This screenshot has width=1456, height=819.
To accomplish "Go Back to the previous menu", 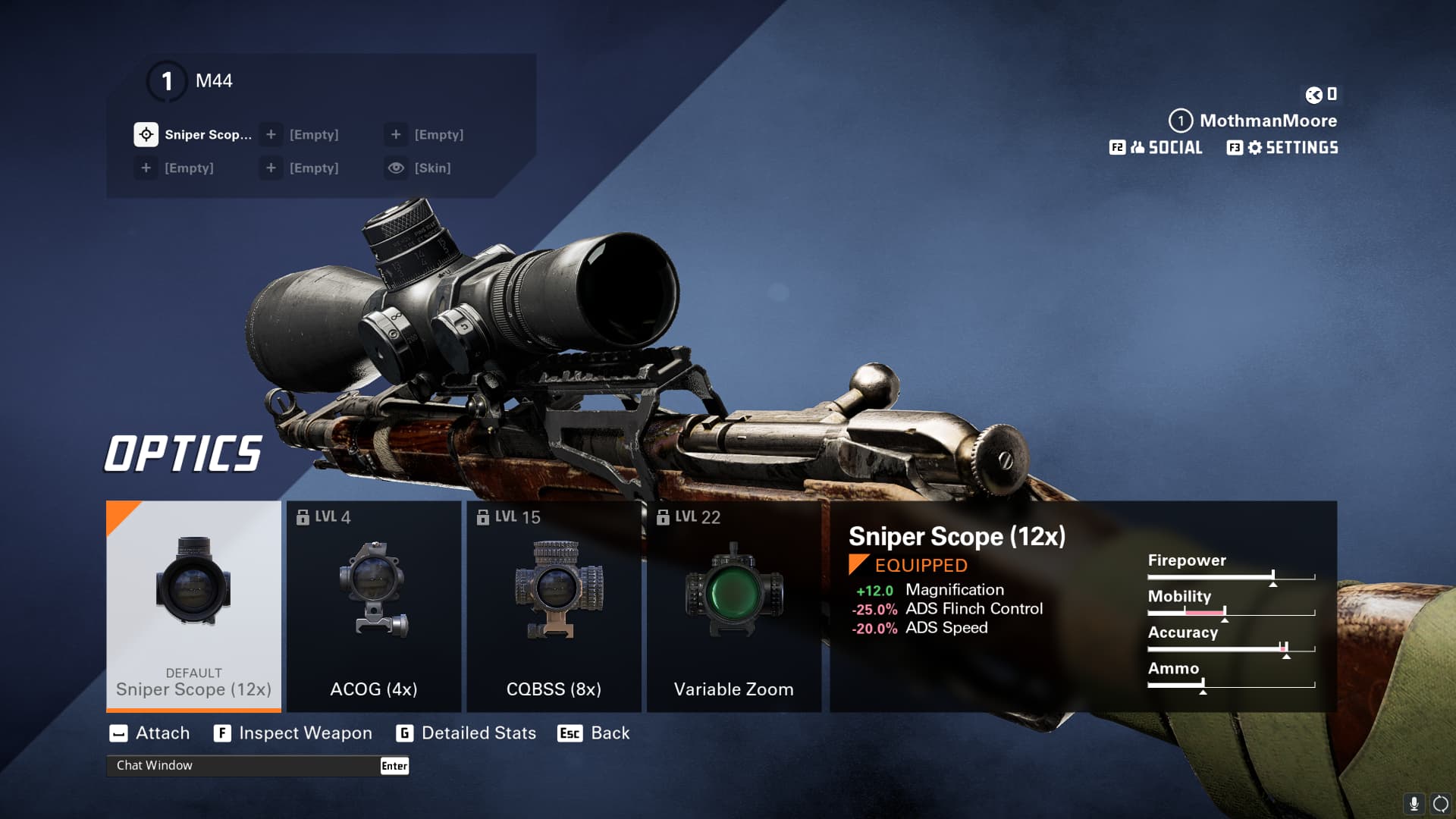I will tap(594, 733).
